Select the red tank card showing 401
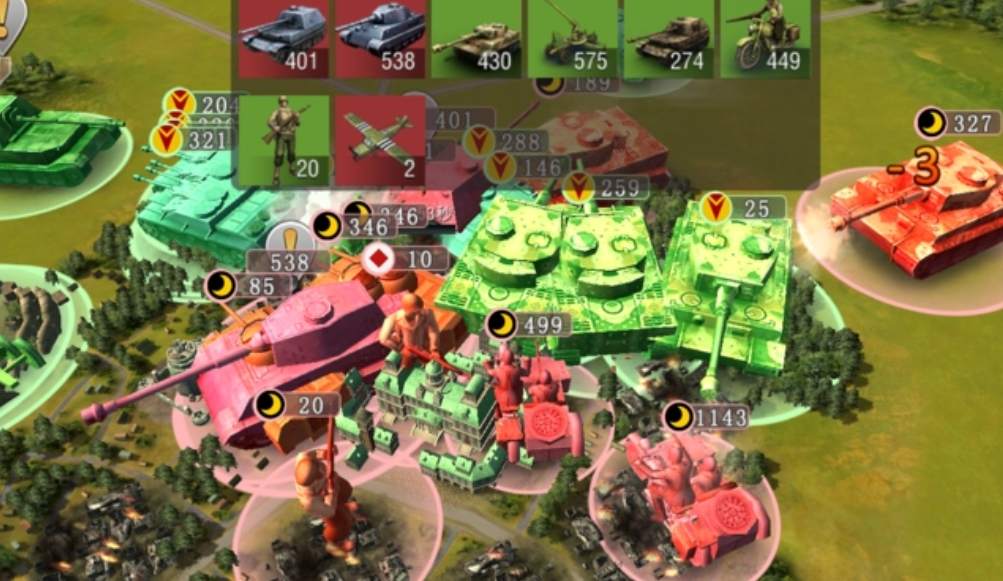 tap(283, 39)
